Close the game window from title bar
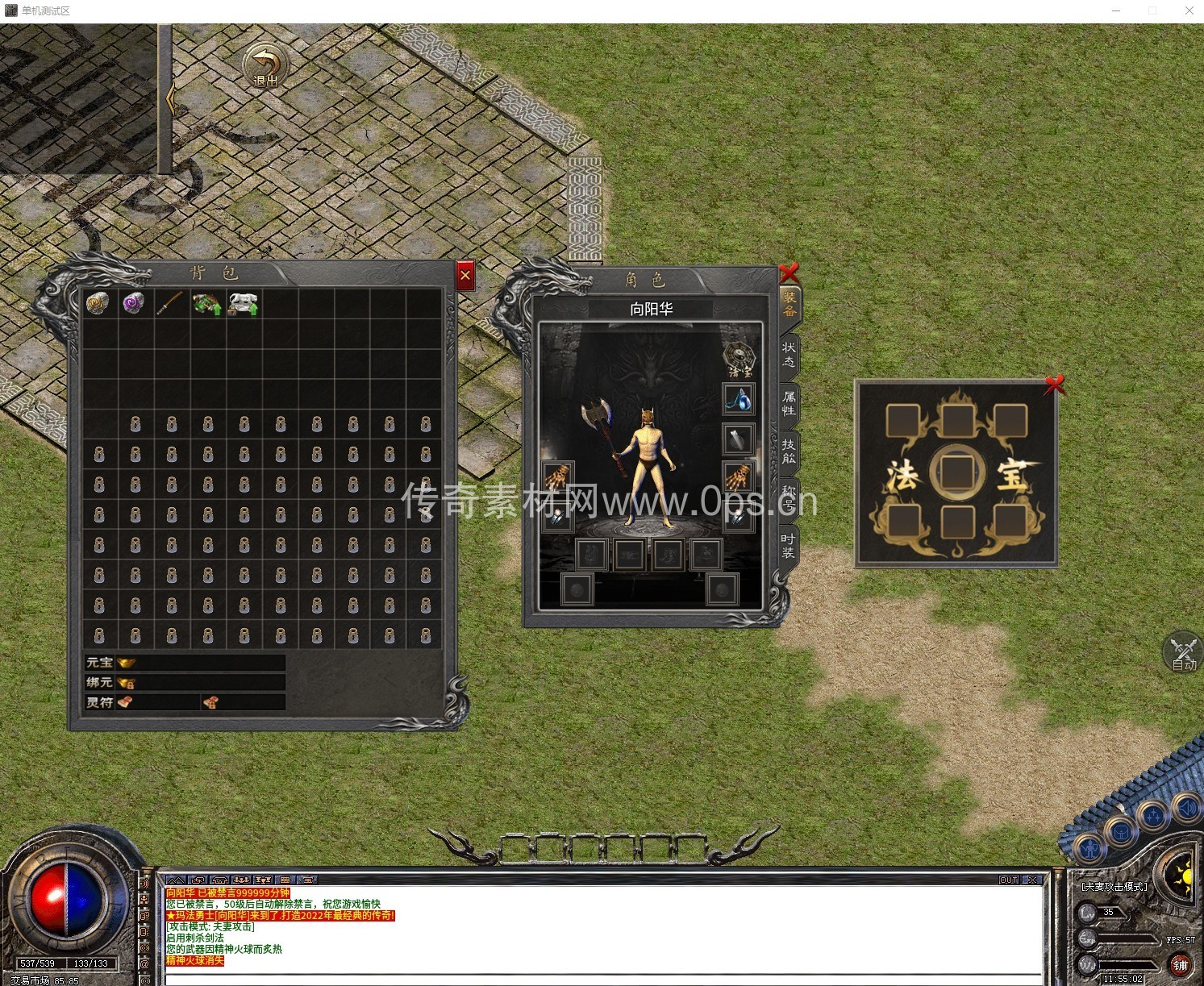 (1189, 10)
